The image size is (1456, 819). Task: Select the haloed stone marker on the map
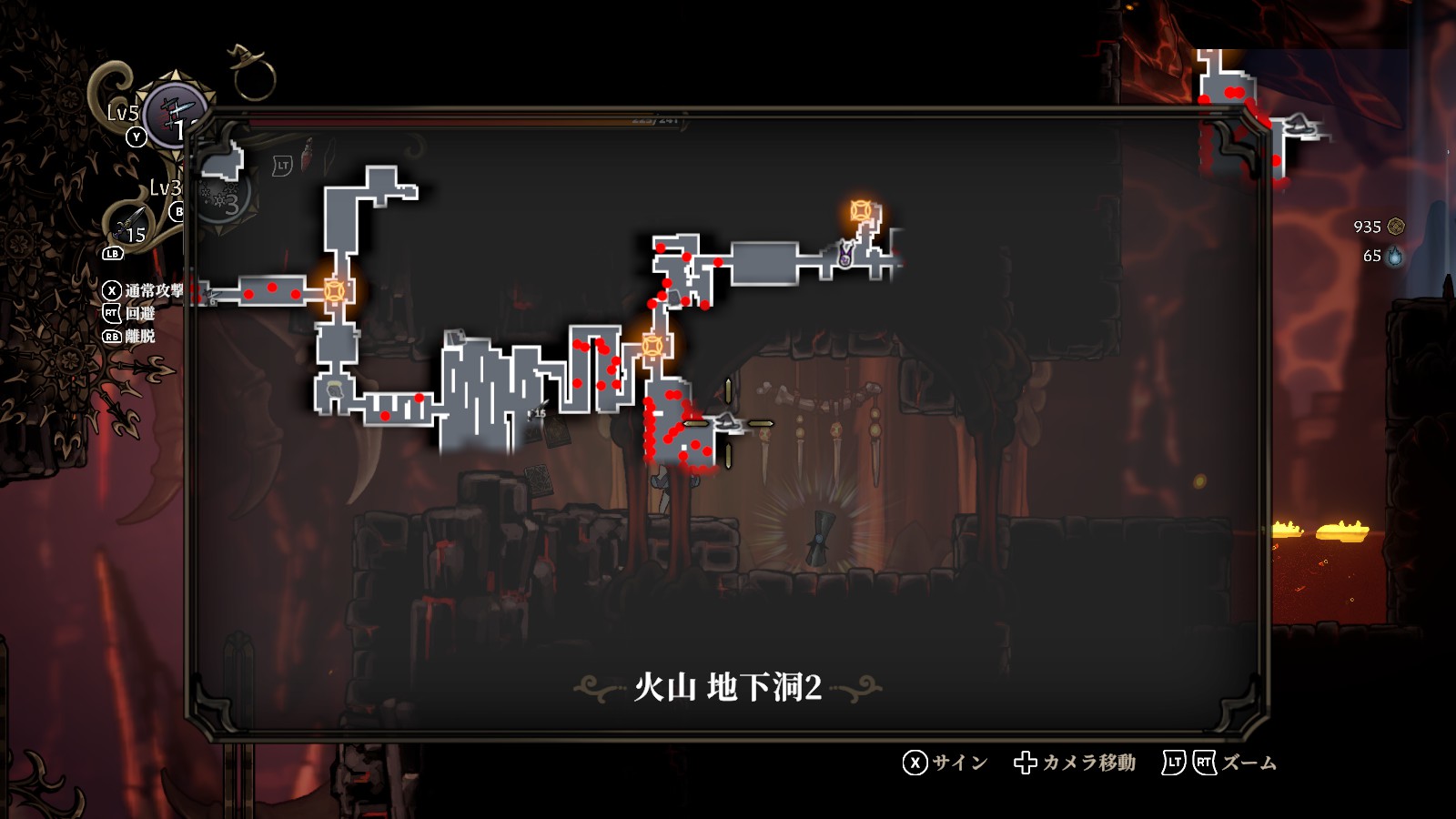click(334, 390)
